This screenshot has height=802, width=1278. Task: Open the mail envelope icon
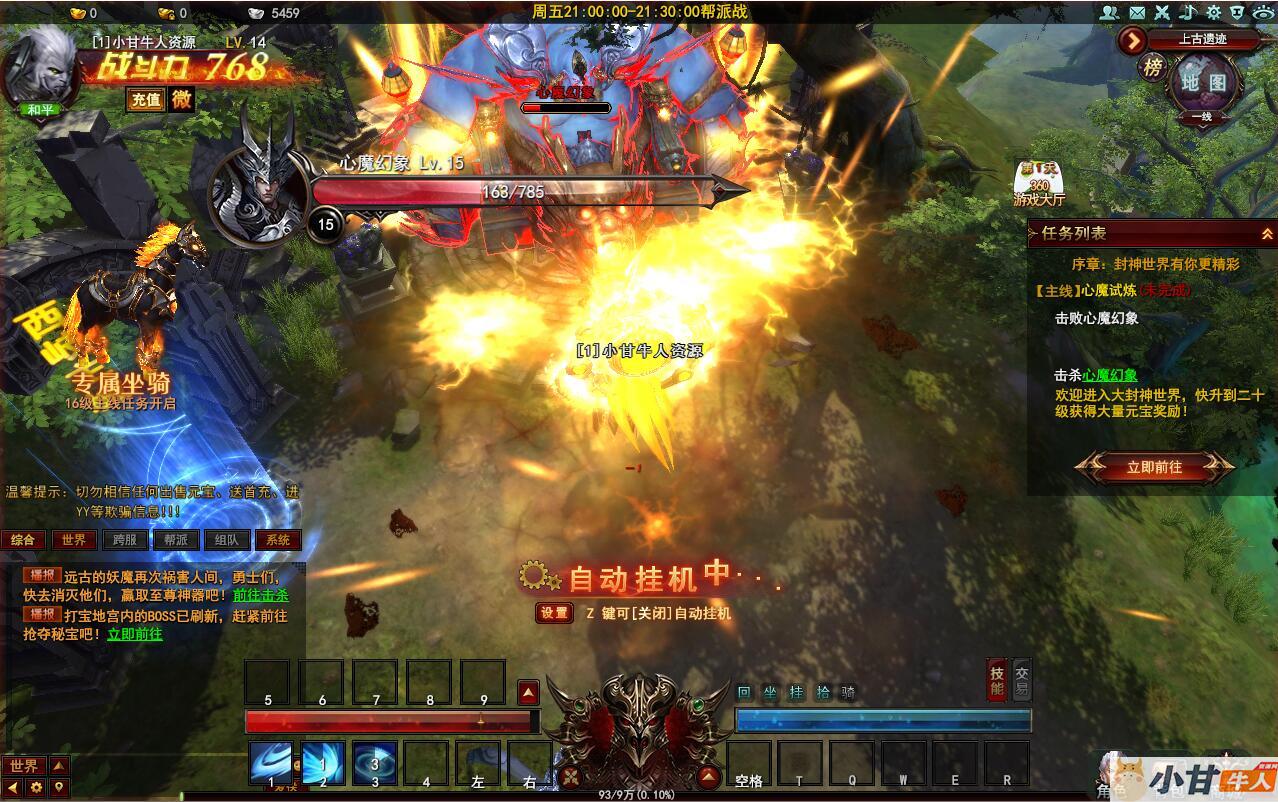(1136, 13)
